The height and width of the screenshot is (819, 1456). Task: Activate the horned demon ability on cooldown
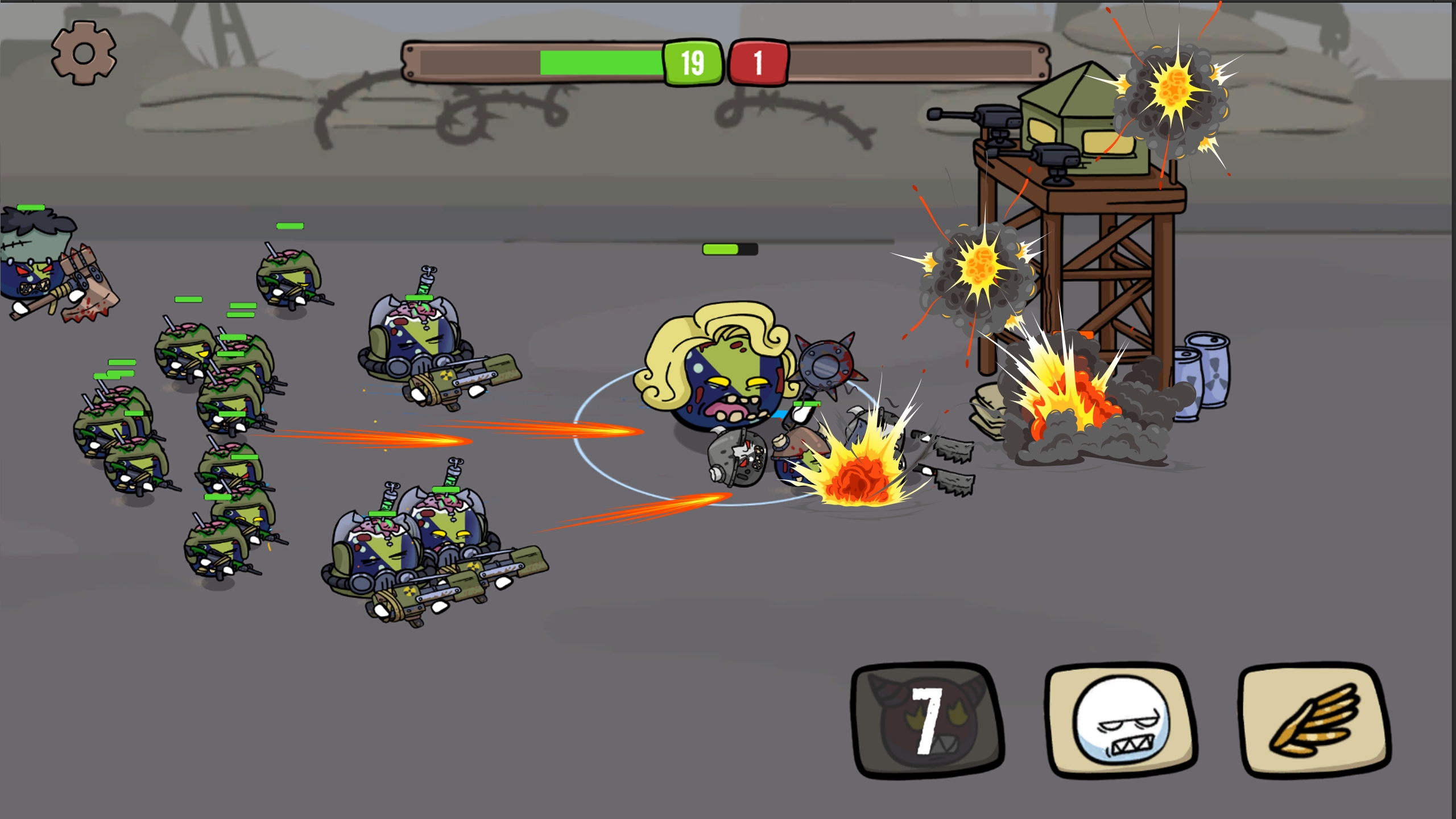(x=927, y=720)
